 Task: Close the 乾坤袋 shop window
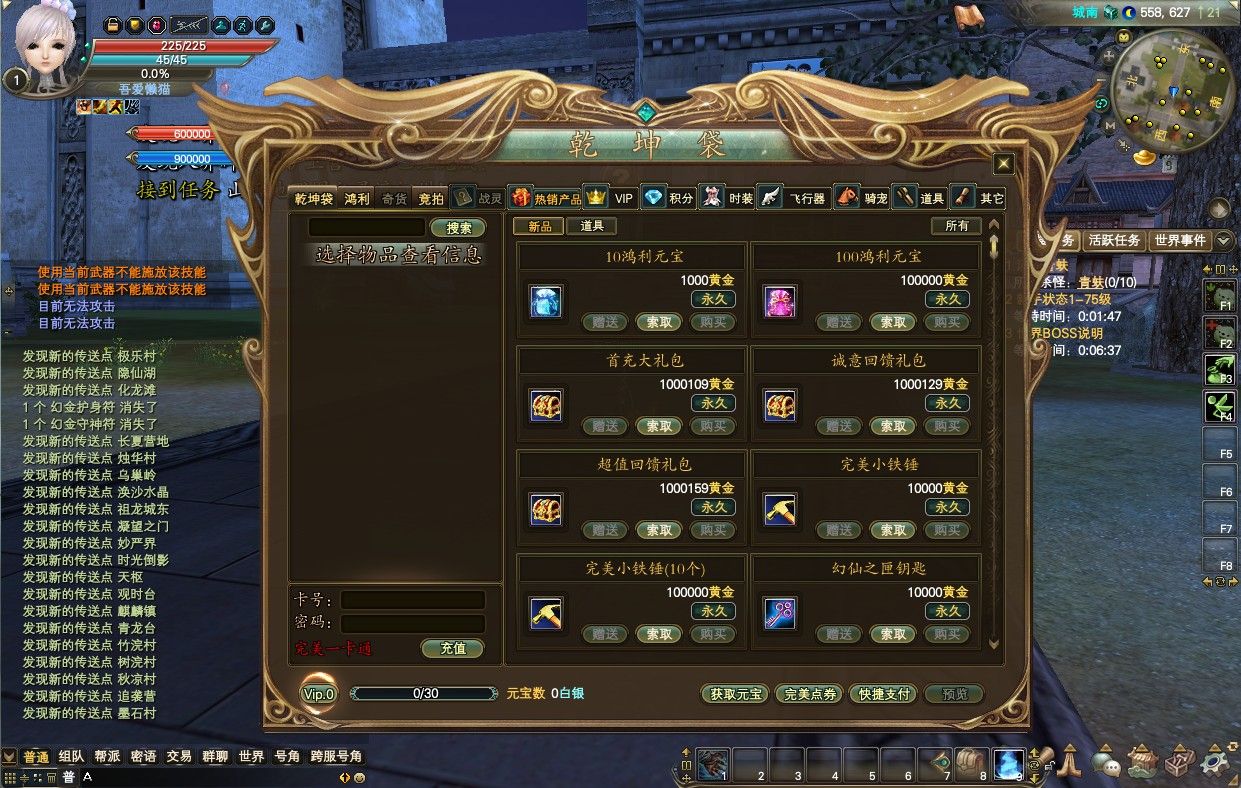(x=1003, y=164)
